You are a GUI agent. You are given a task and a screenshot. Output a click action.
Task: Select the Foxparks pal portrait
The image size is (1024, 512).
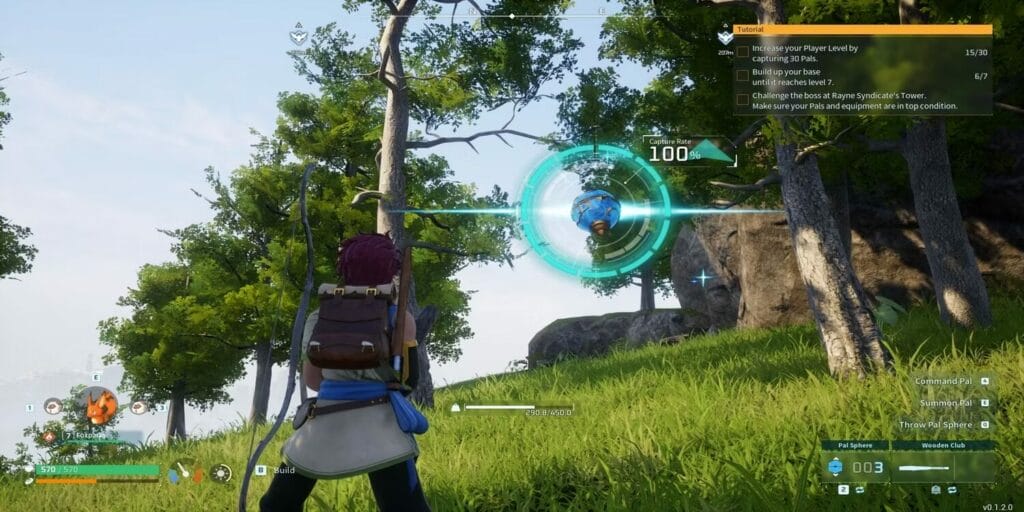(x=97, y=406)
